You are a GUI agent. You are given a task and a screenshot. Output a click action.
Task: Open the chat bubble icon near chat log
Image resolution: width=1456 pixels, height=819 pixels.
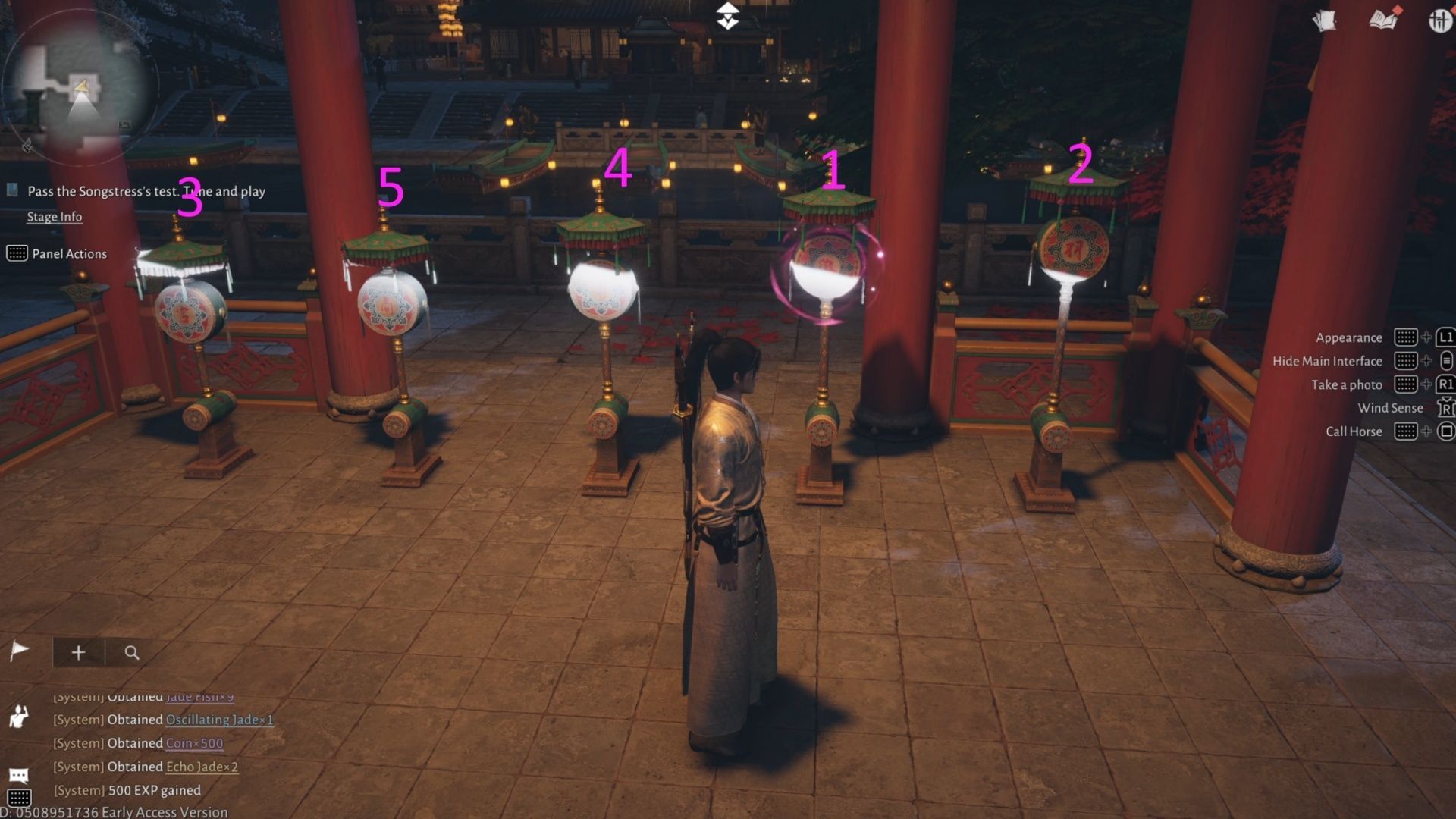pos(19,773)
